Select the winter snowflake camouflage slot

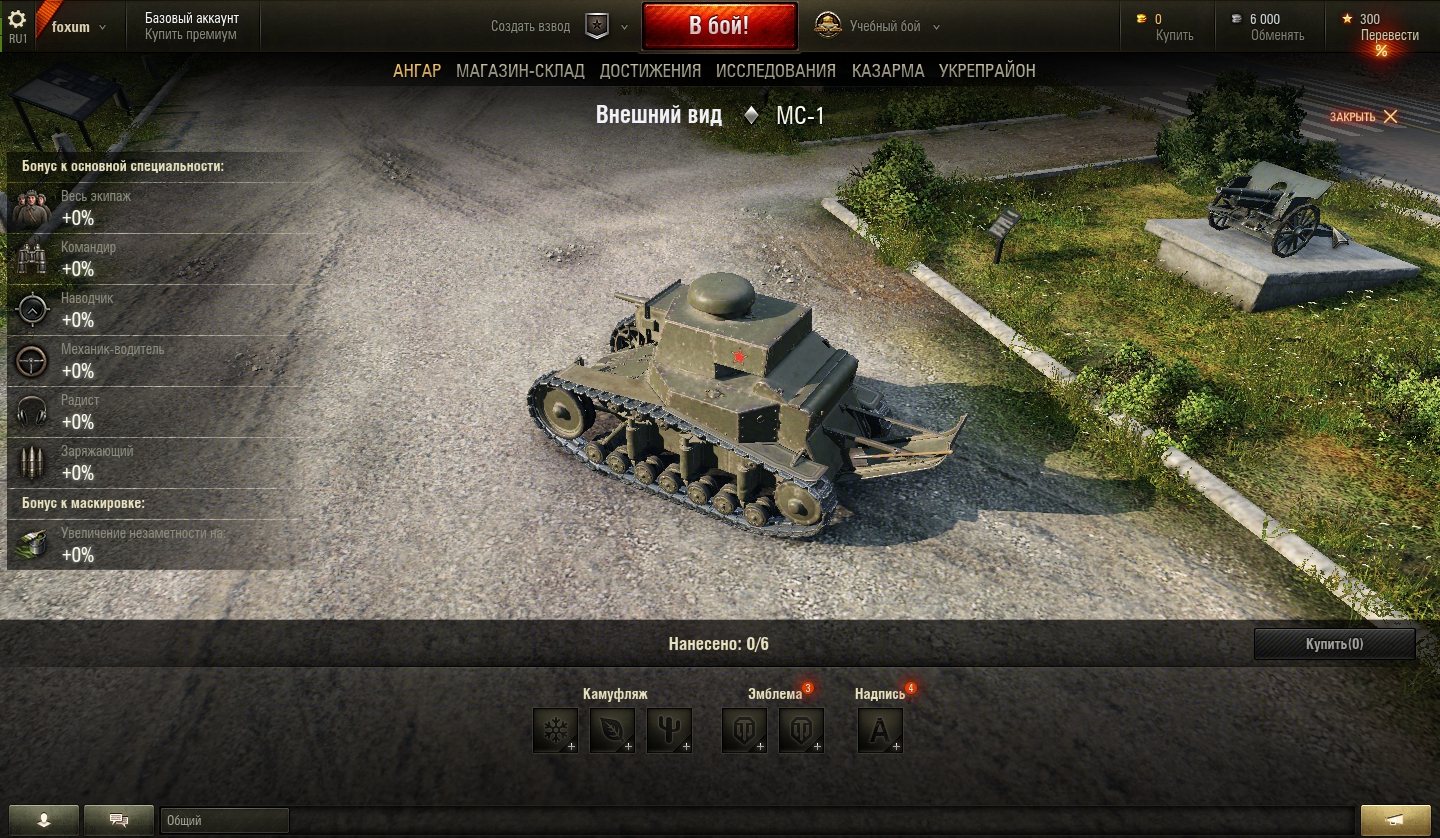[555, 730]
